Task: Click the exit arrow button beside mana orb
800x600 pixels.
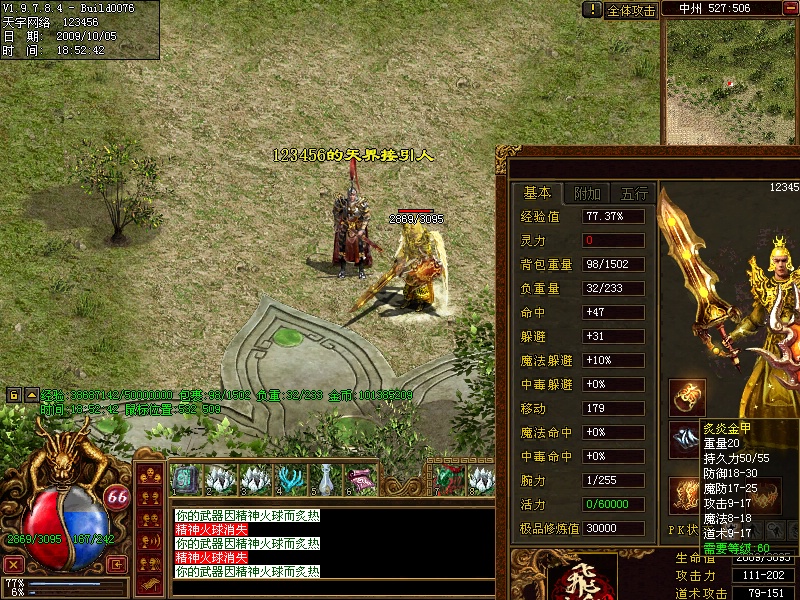Action: point(117,564)
